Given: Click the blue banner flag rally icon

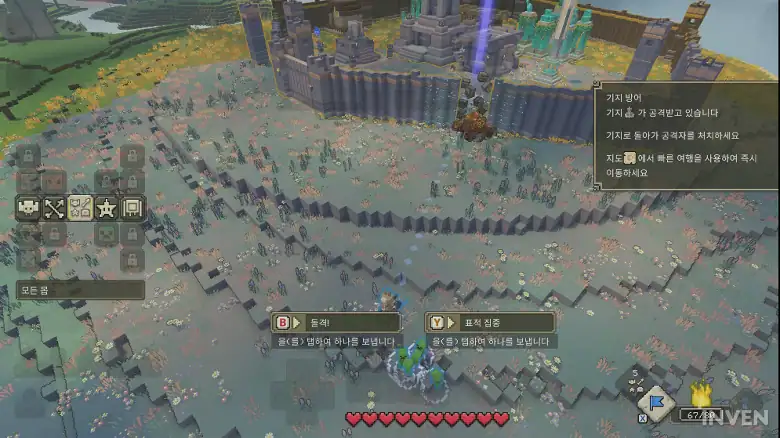Looking at the screenshot, I should (x=655, y=403).
